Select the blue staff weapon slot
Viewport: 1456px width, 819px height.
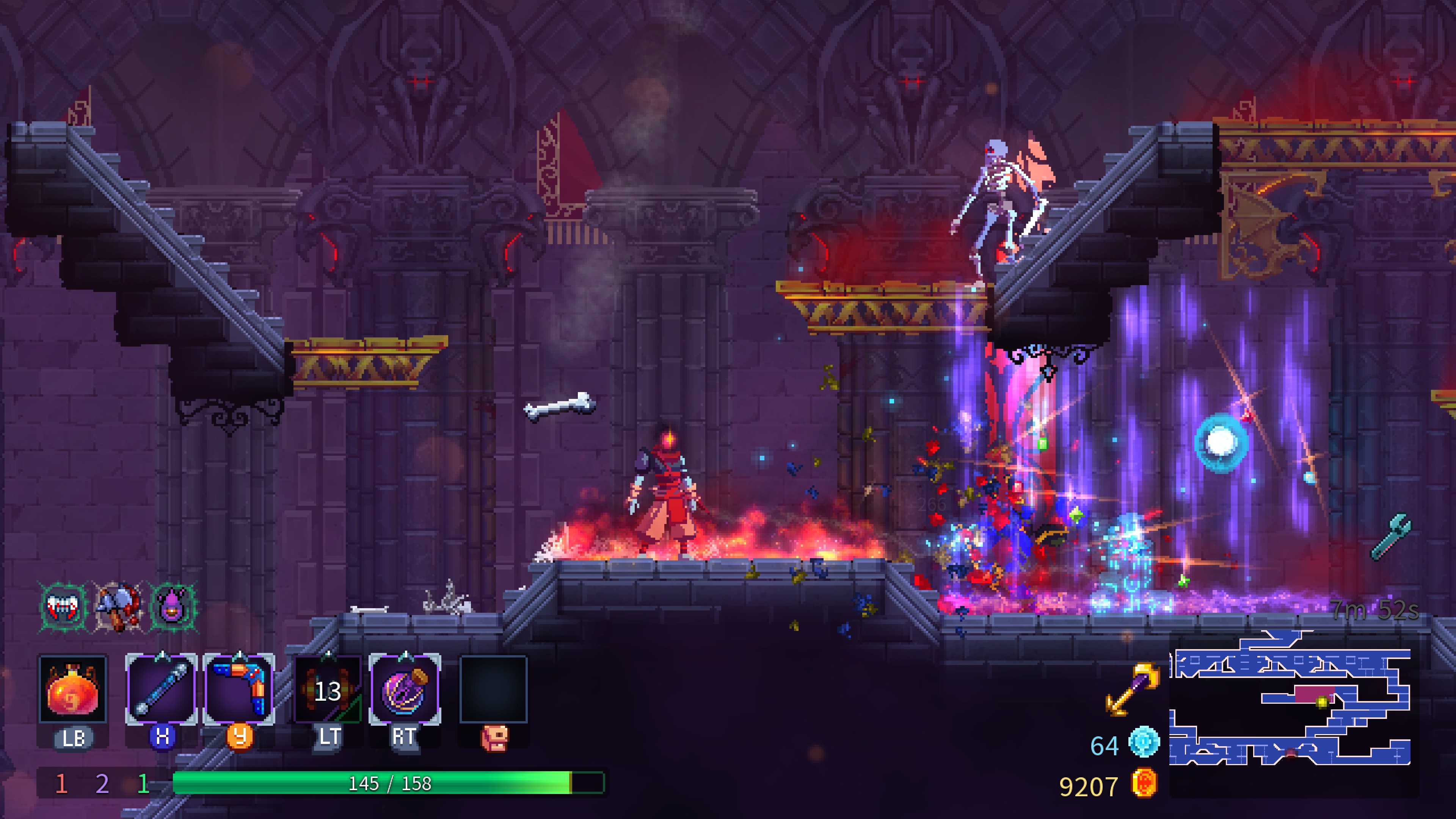161,690
